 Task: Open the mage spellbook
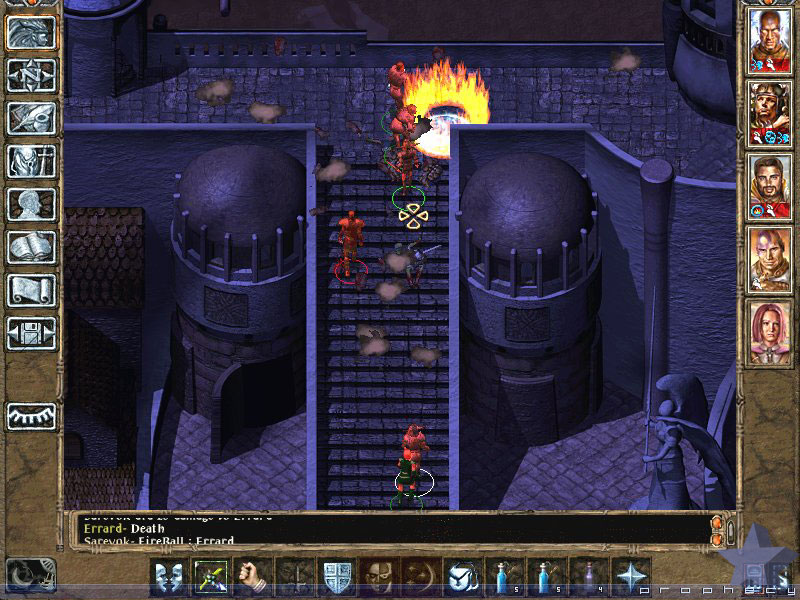click(x=31, y=247)
